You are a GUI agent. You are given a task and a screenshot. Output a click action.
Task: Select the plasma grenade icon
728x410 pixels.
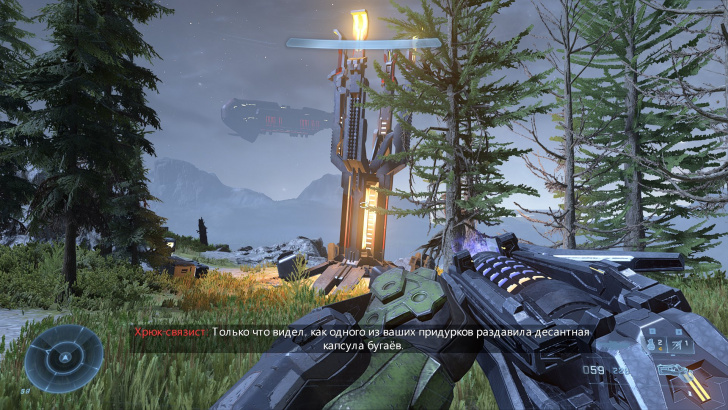[x=651, y=343]
